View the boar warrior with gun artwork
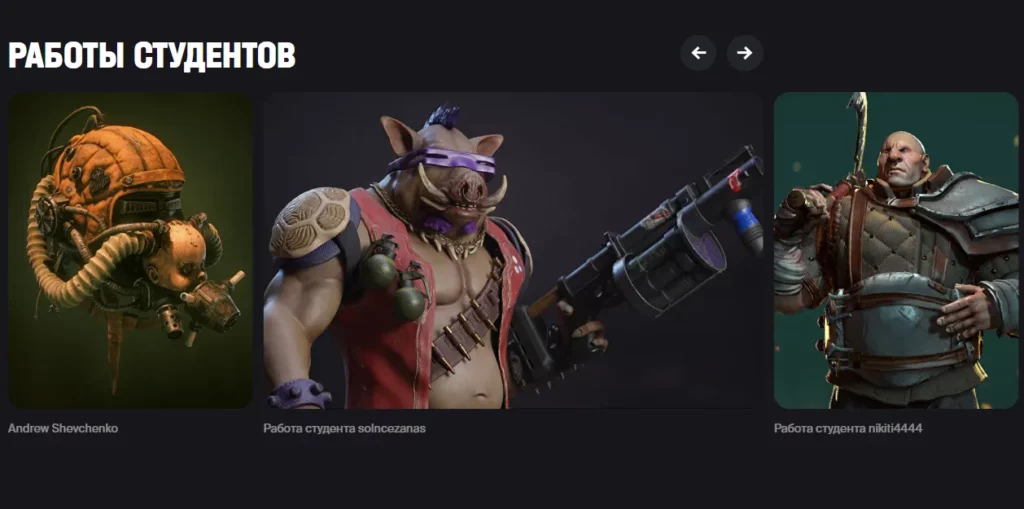Viewport: 1024px width, 509px height. pos(512,250)
